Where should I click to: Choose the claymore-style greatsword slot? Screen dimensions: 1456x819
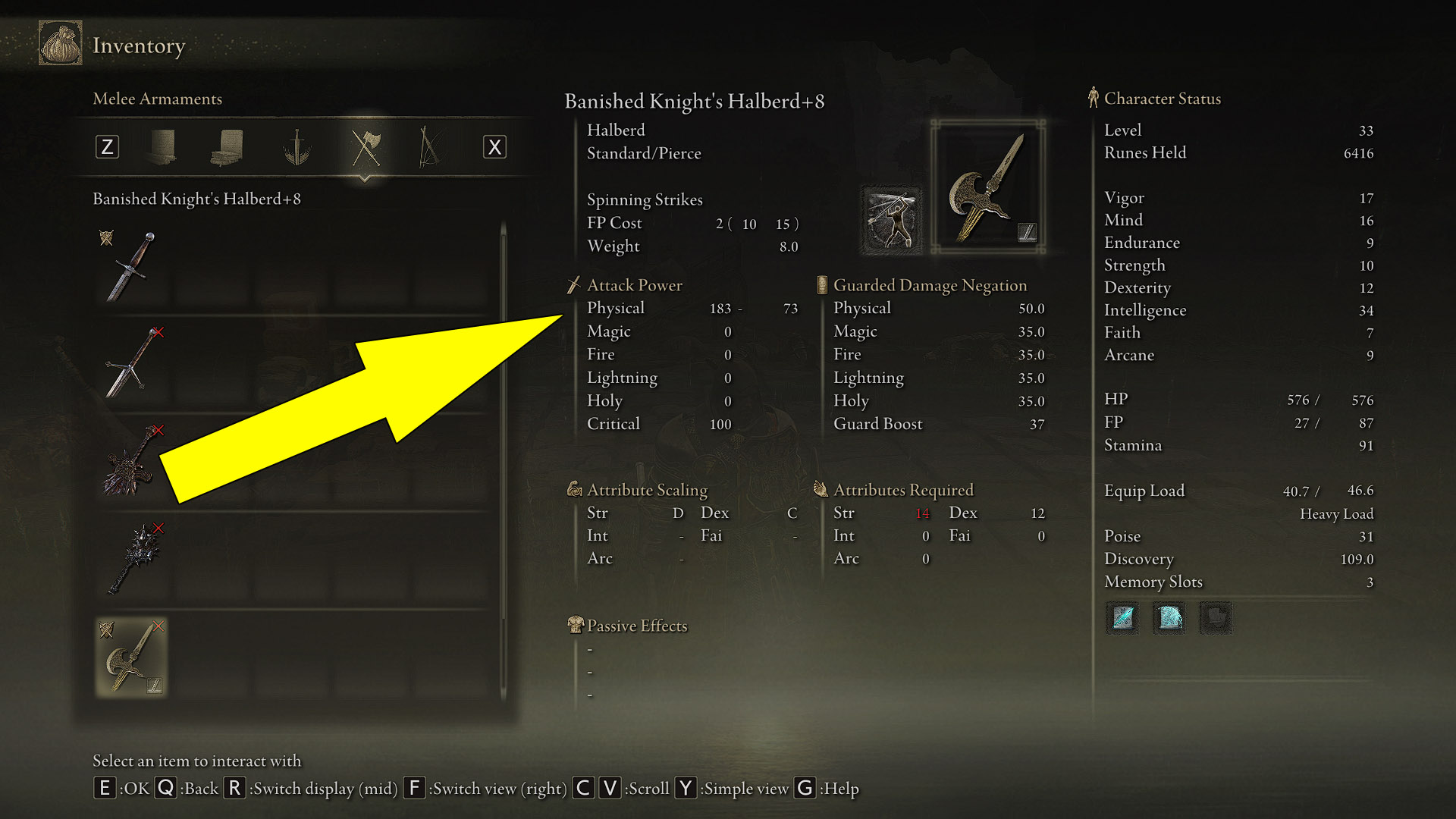[x=132, y=364]
